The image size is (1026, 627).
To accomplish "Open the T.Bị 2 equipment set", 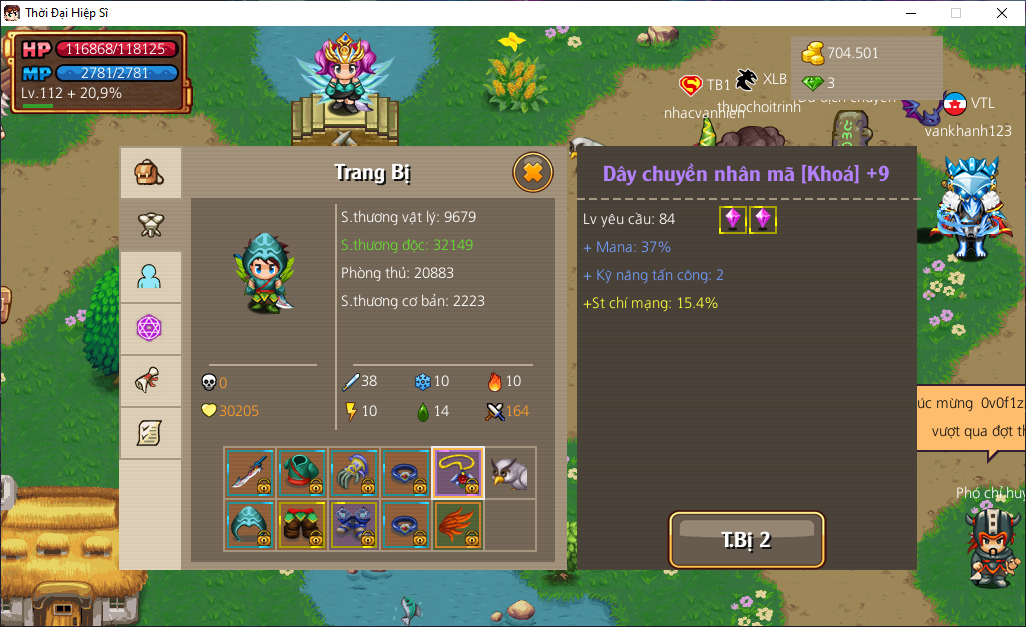I will pos(746,540).
